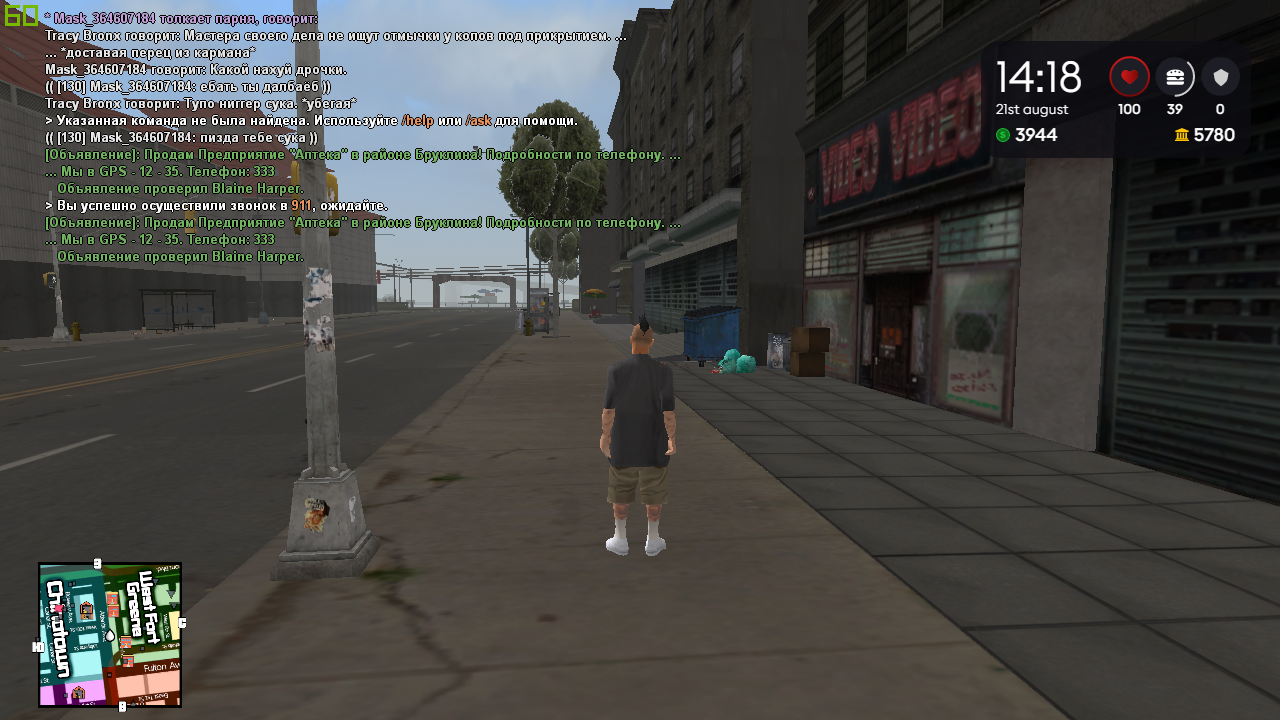Image resolution: width=1280 pixels, height=720 pixels.
Task: Click the pink destination marker in Chinatown
Action: [58, 609]
